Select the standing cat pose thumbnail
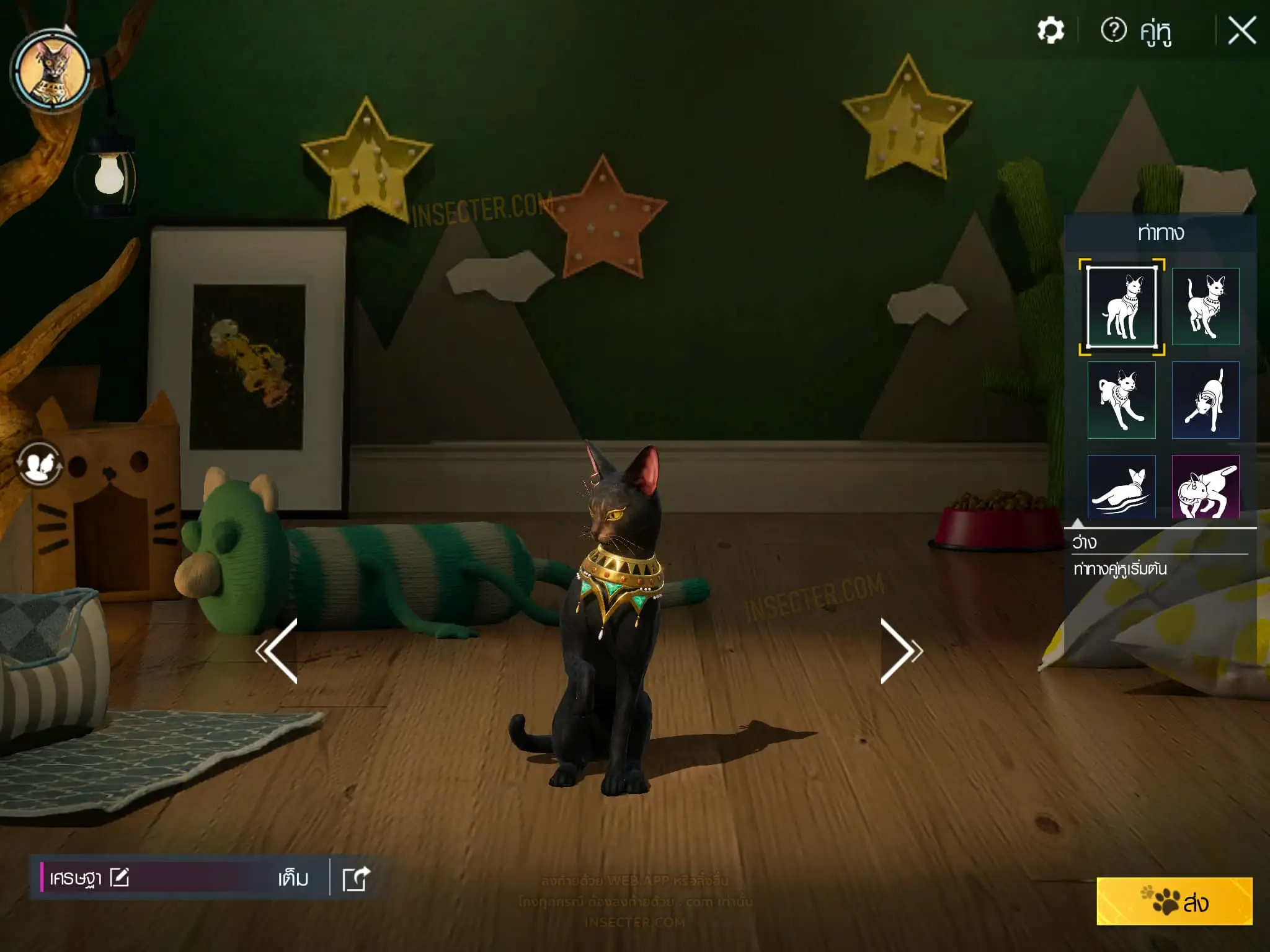1270x952 pixels. tap(1122, 307)
